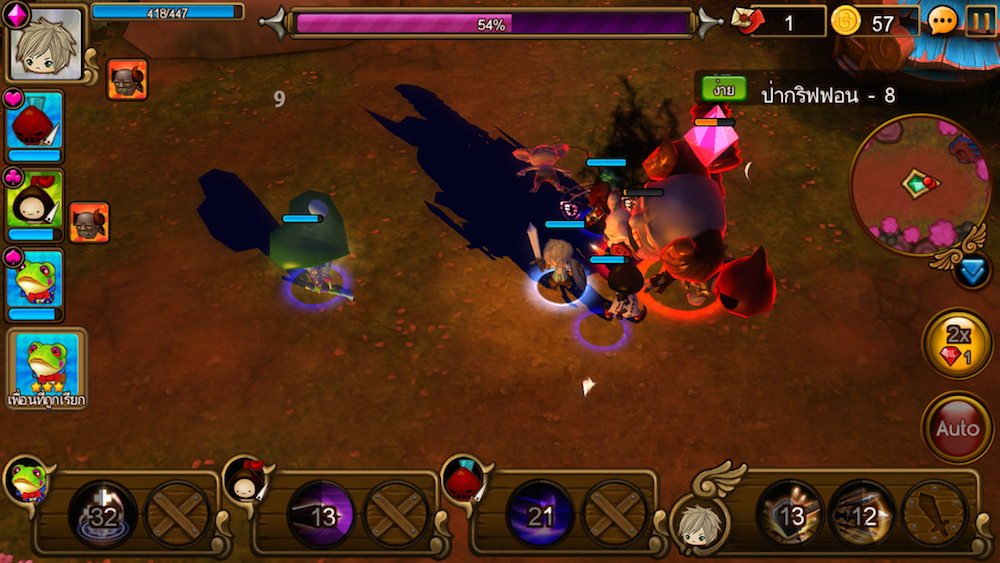This screenshot has width=1000, height=563.
Task: Click the easy difficulty badge by stage name
Action: (x=720, y=90)
